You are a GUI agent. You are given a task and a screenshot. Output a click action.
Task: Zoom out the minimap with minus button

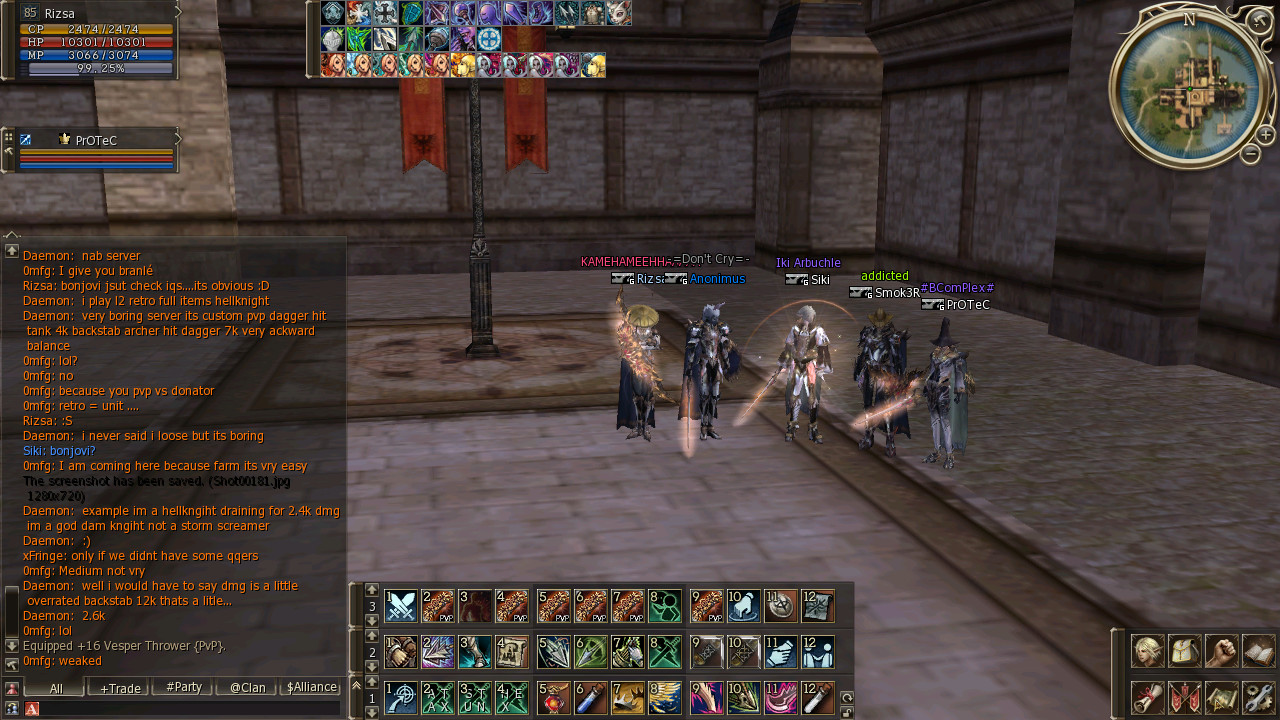[x=1250, y=153]
